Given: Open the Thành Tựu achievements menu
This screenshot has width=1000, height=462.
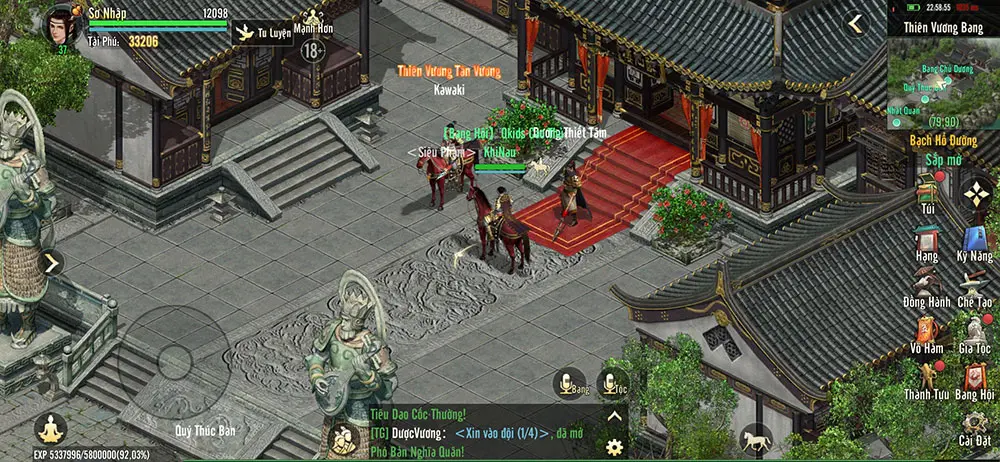Looking at the screenshot, I should tap(927, 377).
